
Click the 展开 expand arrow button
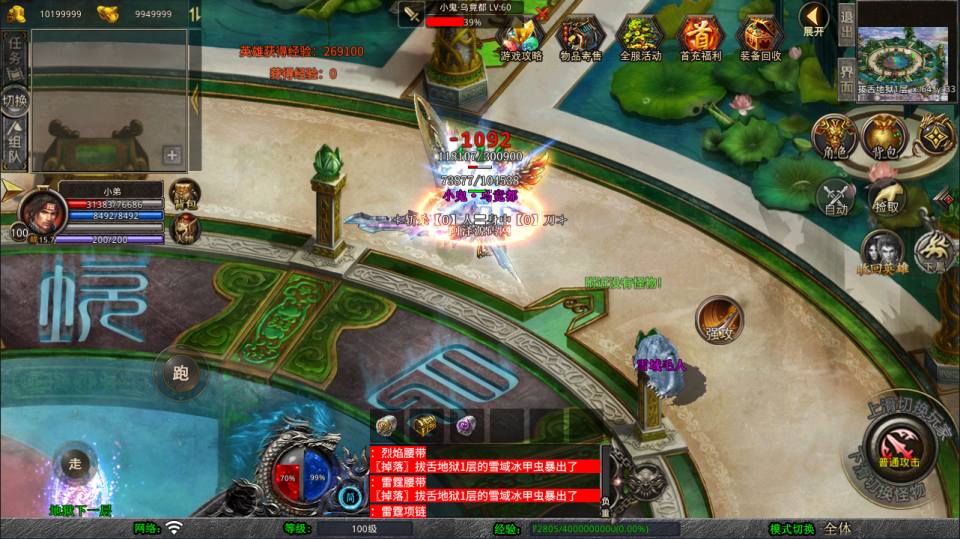[814, 18]
